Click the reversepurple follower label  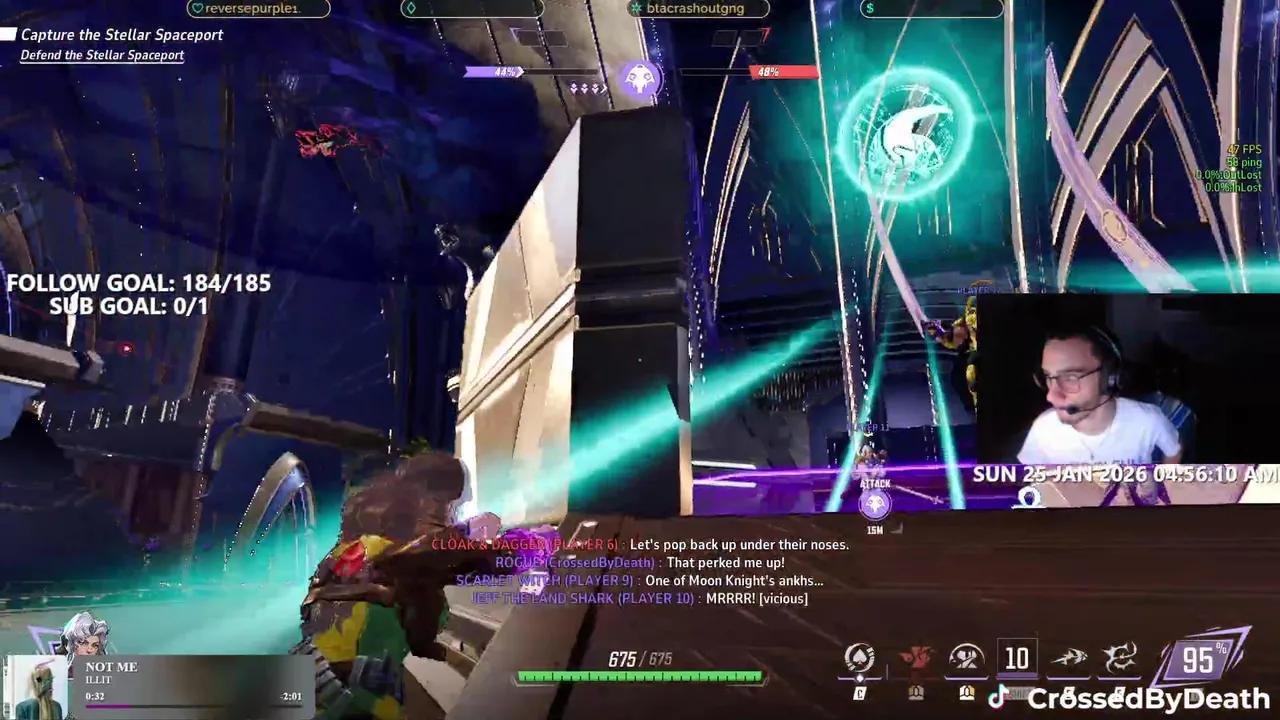[258, 9]
